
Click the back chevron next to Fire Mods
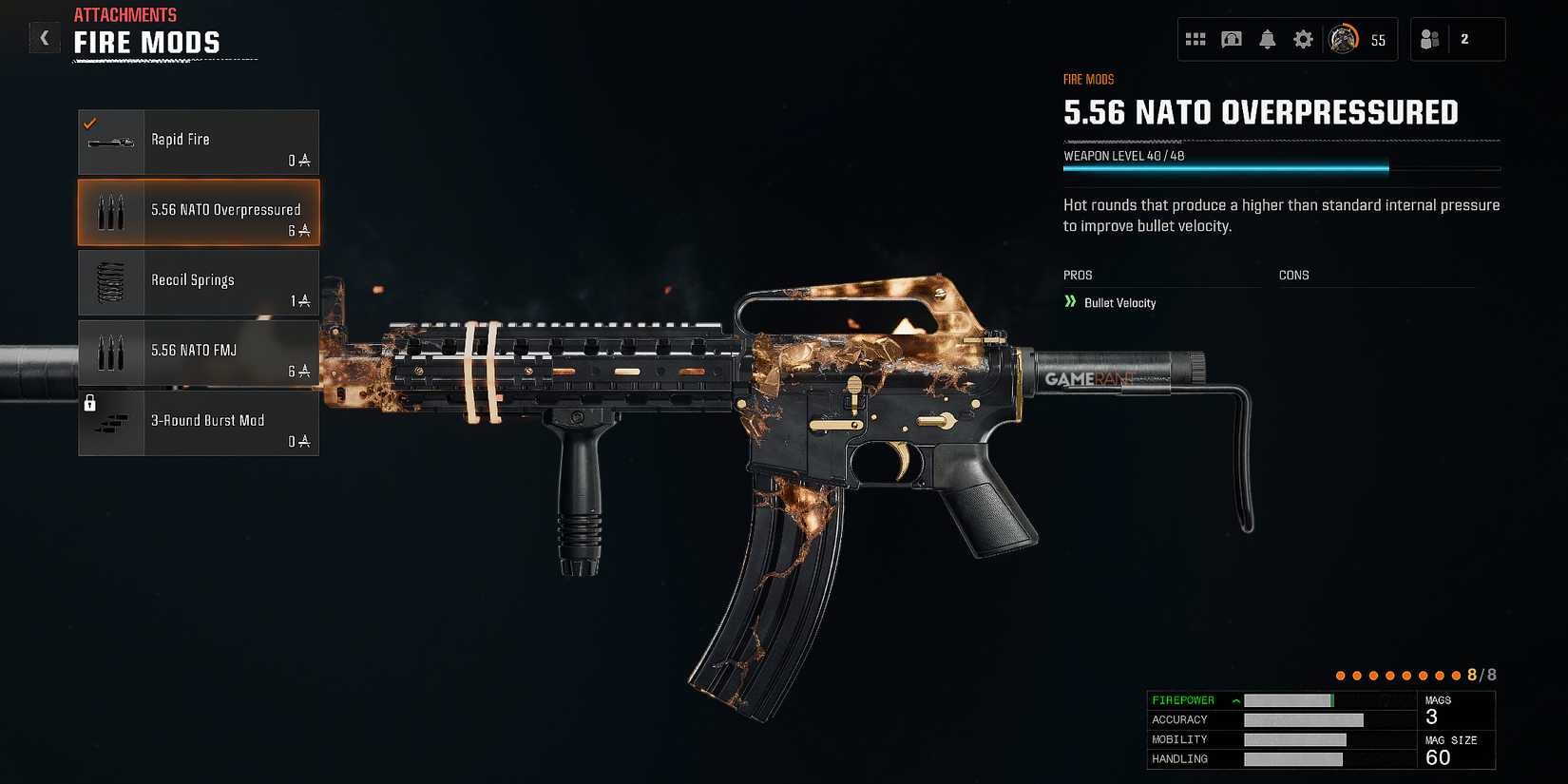[44, 37]
